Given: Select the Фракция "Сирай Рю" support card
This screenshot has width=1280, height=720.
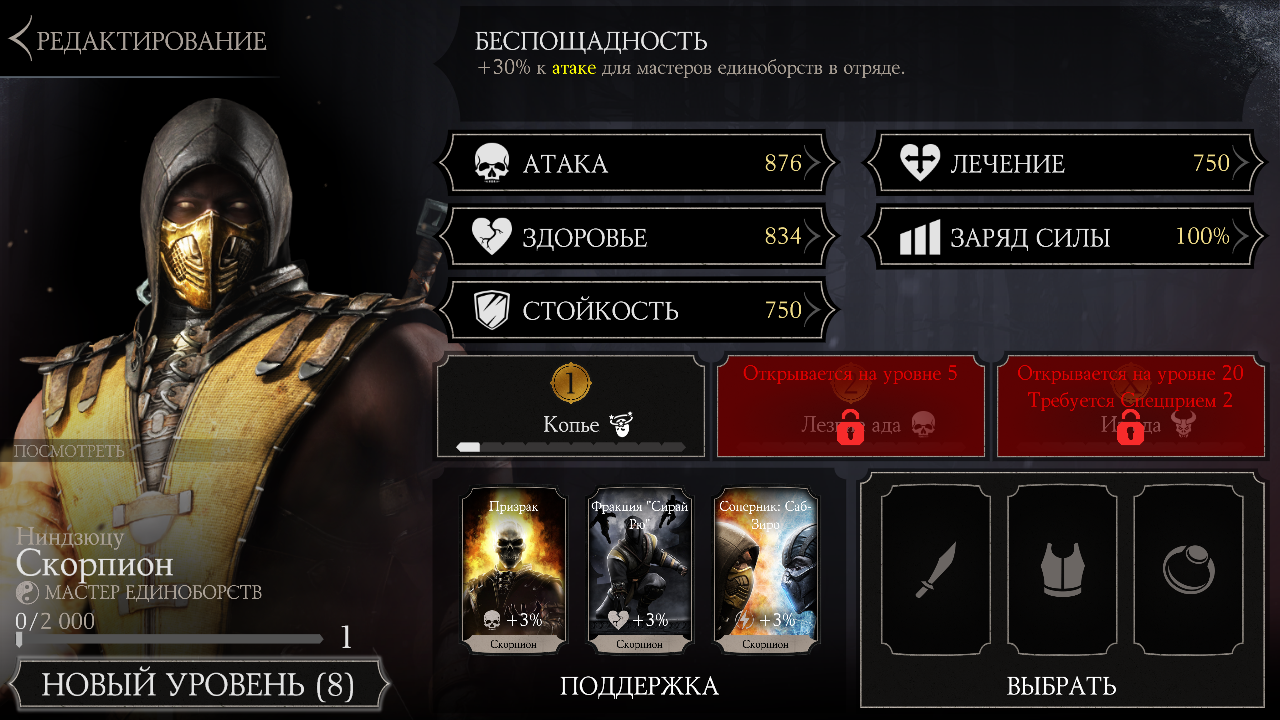Looking at the screenshot, I should click(640, 572).
